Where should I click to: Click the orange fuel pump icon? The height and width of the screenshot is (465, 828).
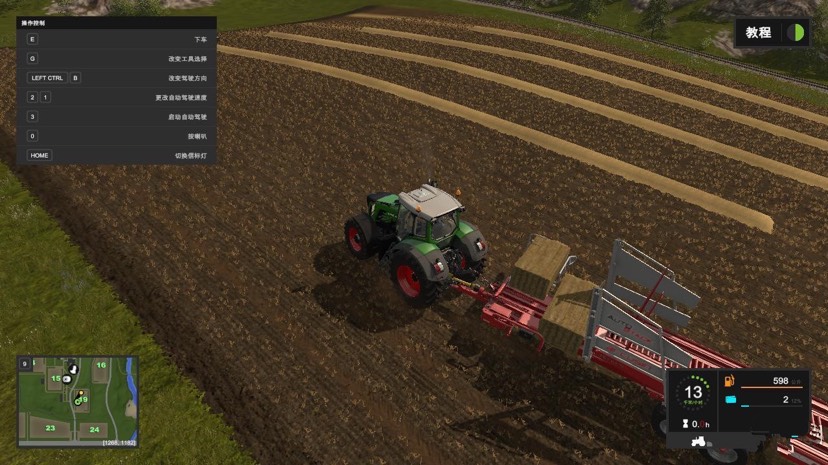(730, 381)
